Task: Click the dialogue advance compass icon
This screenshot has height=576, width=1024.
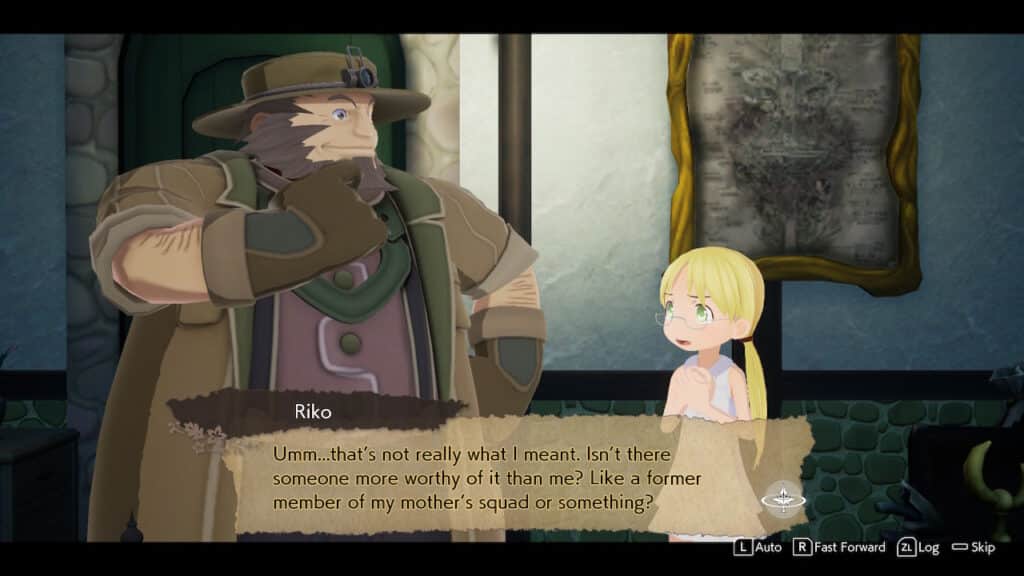Action: [782, 497]
